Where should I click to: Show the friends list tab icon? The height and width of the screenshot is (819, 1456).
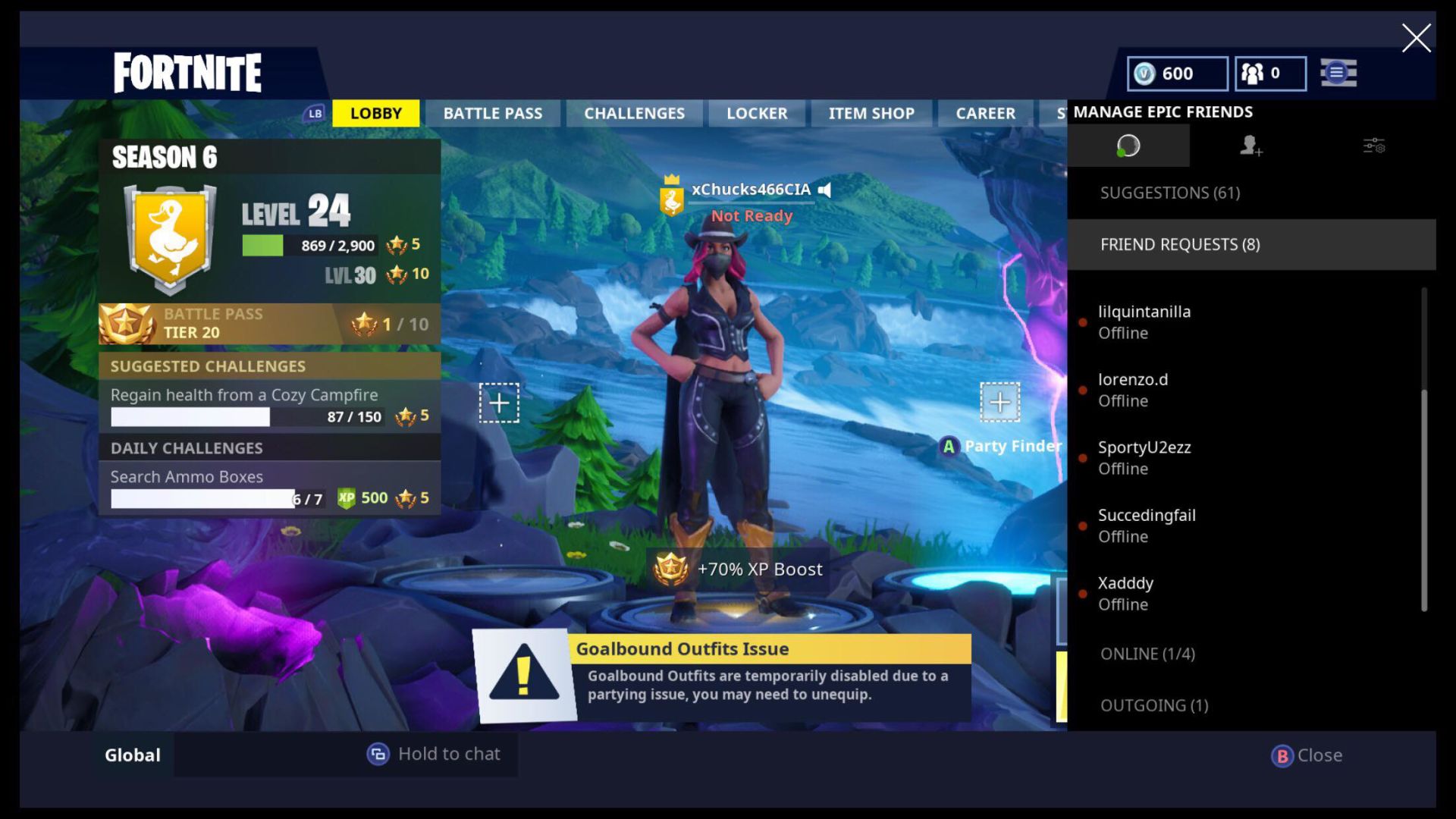click(x=1128, y=146)
